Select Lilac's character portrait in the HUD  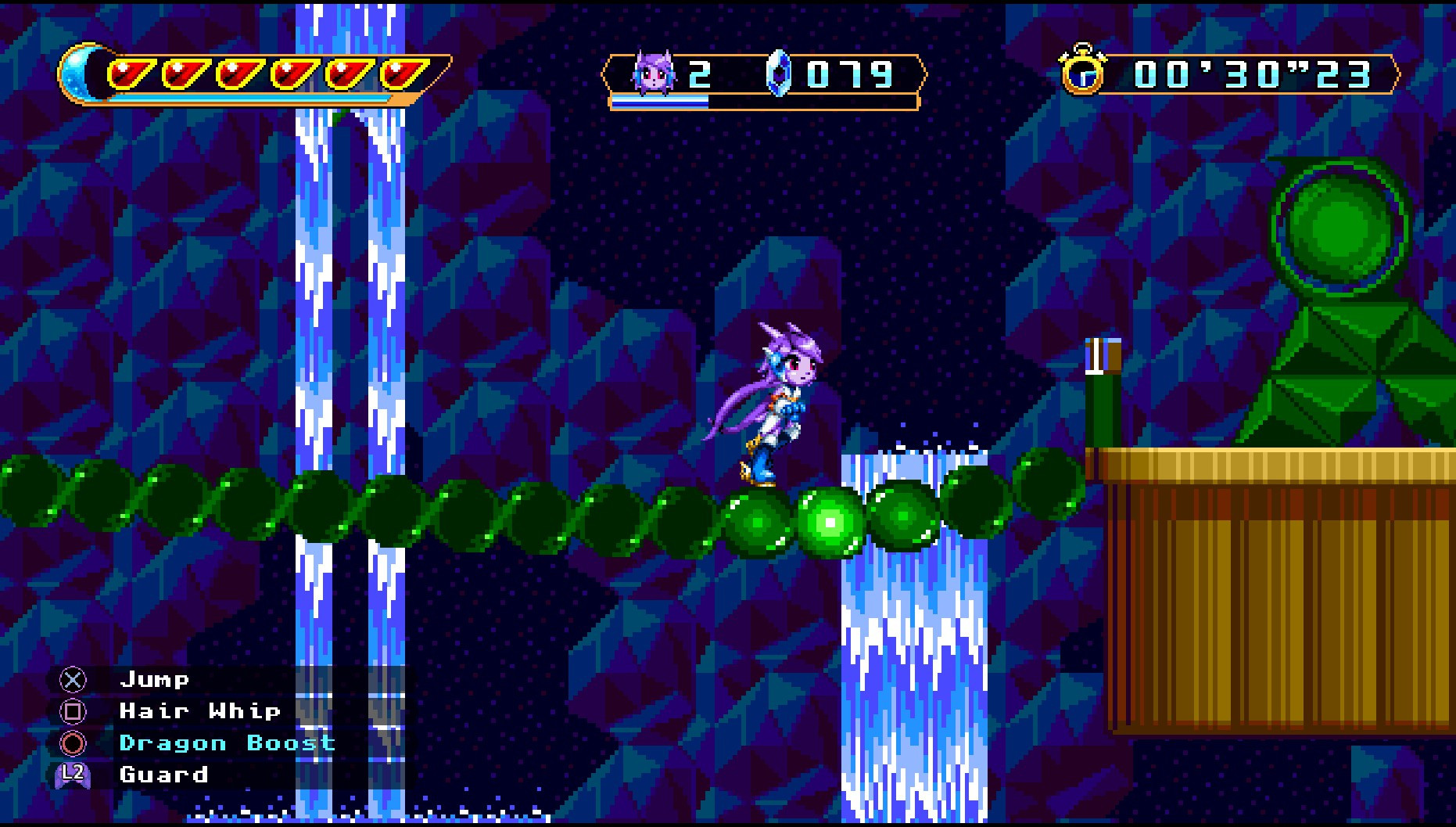point(654,74)
